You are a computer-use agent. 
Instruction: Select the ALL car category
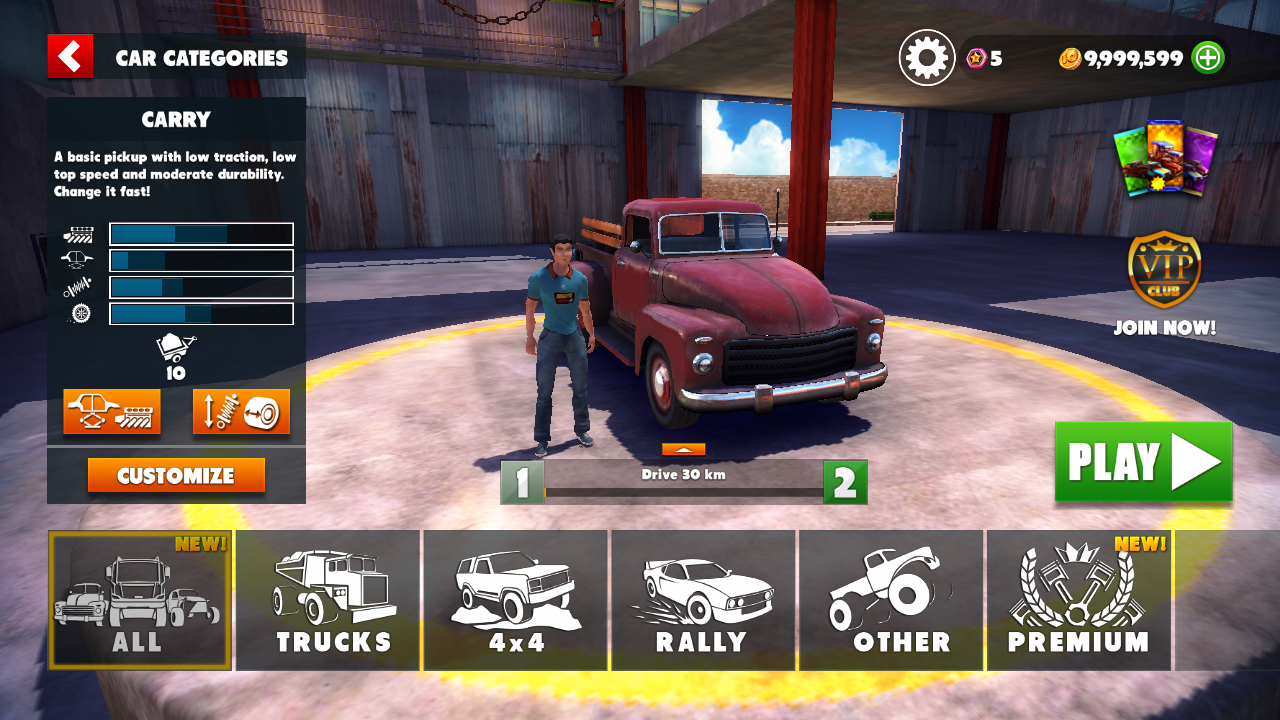click(x=140, y=600)
